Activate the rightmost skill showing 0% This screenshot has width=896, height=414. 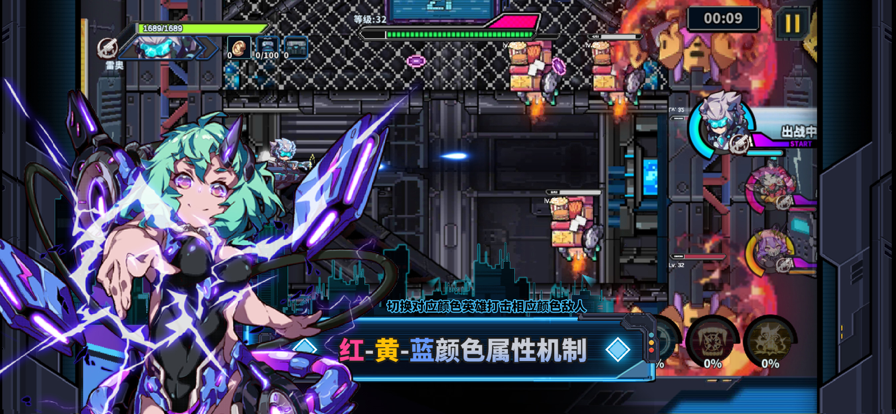[x=770, y=338]
